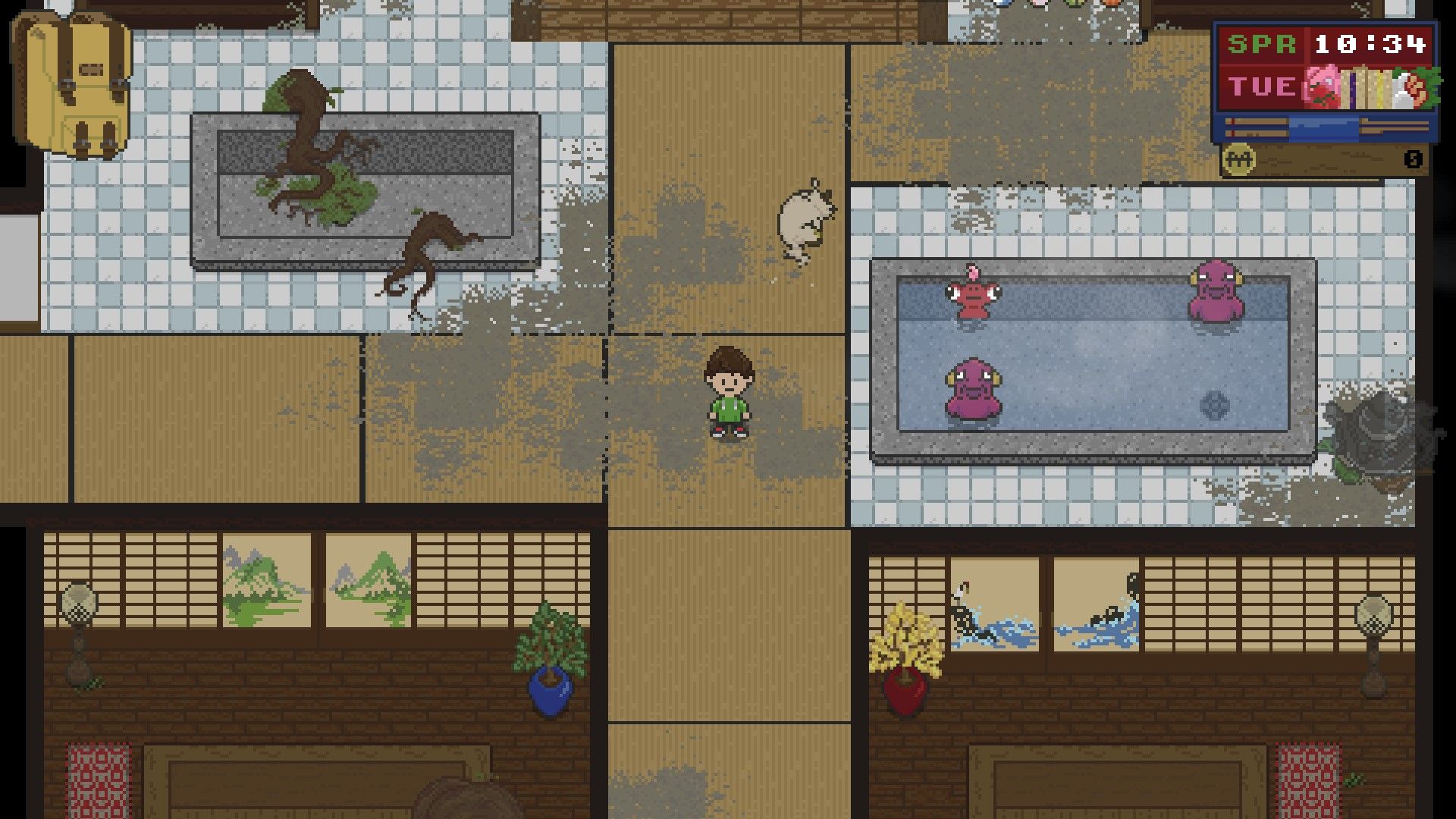Click the SPR season indicator

tap(1261, 44)
